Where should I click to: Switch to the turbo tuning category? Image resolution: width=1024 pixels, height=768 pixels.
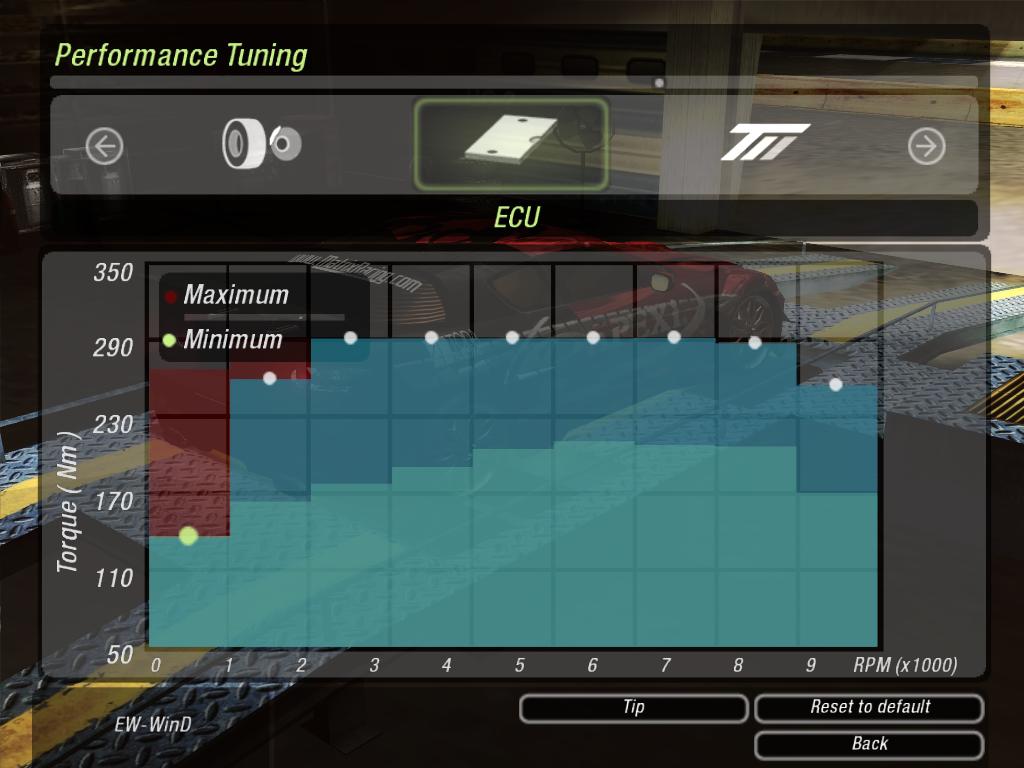pos(765,144)
